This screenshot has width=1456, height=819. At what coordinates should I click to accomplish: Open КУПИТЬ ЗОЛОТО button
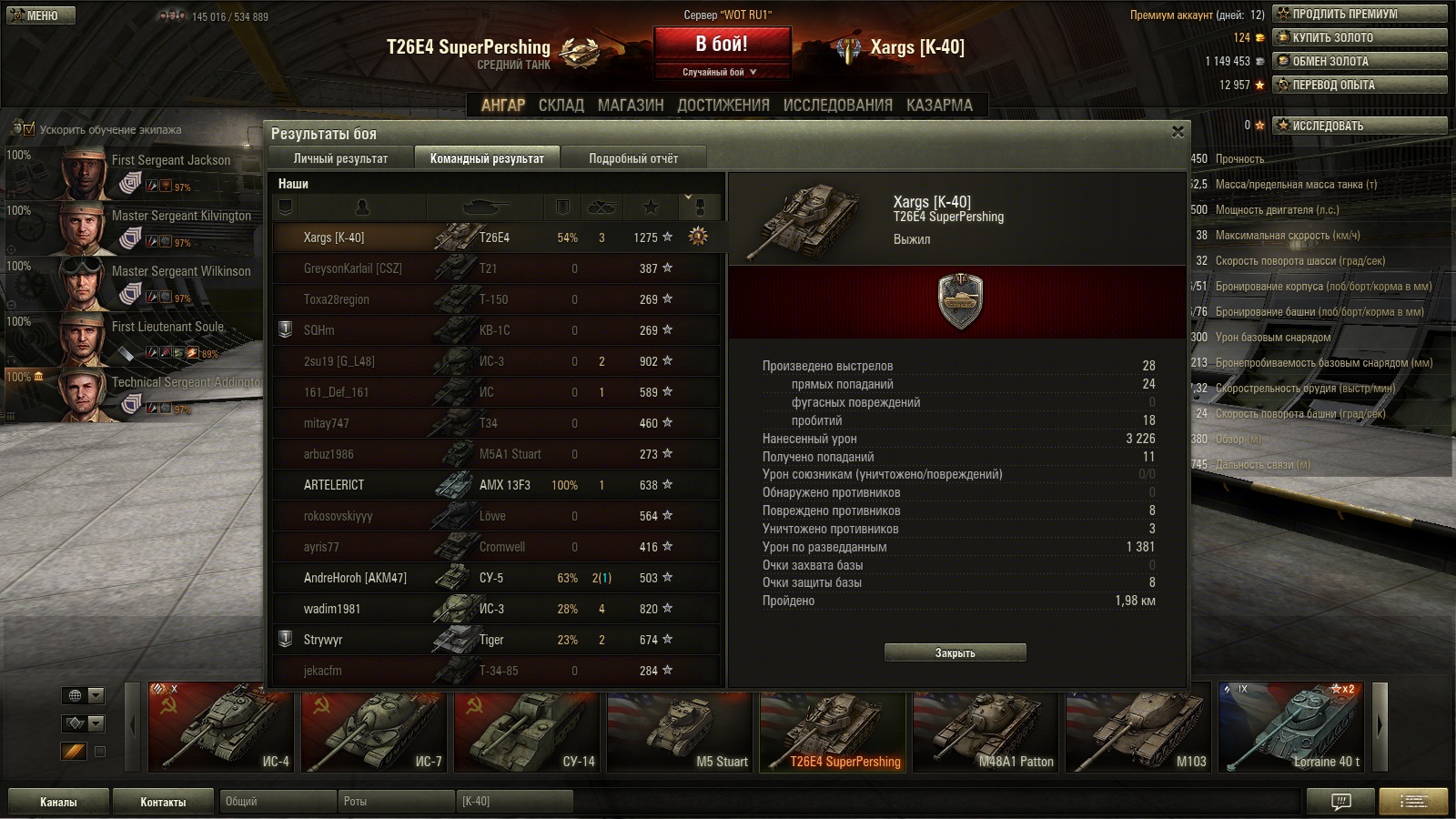(1359, 37)
